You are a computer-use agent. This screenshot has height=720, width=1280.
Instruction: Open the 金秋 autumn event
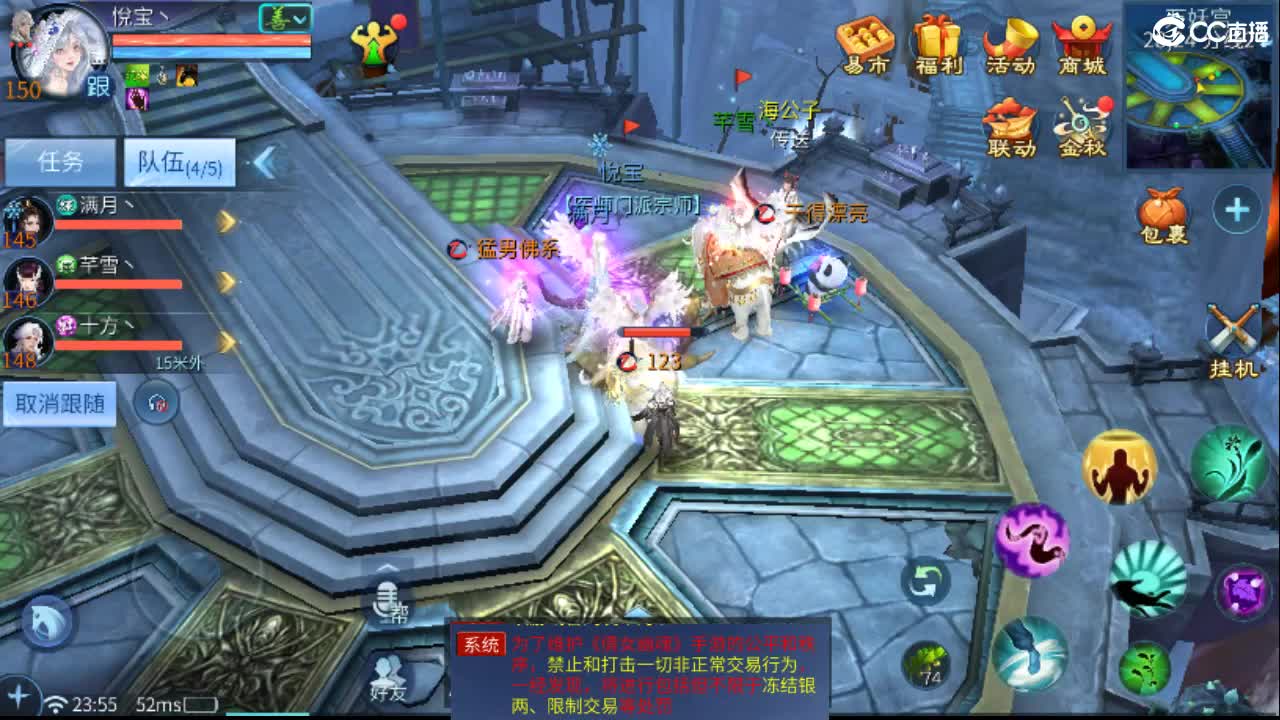1085,125
